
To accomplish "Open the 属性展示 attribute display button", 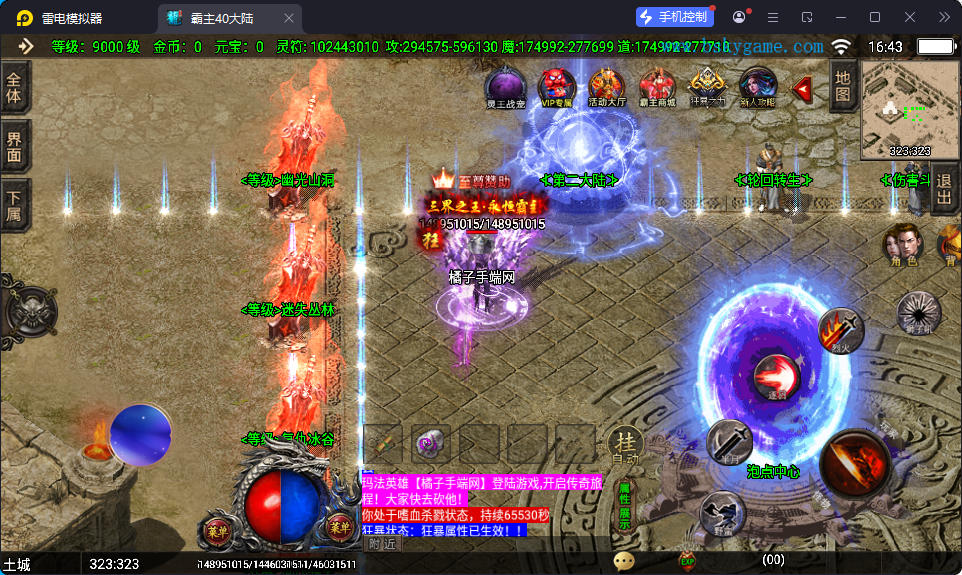I will tap(625, 506).
